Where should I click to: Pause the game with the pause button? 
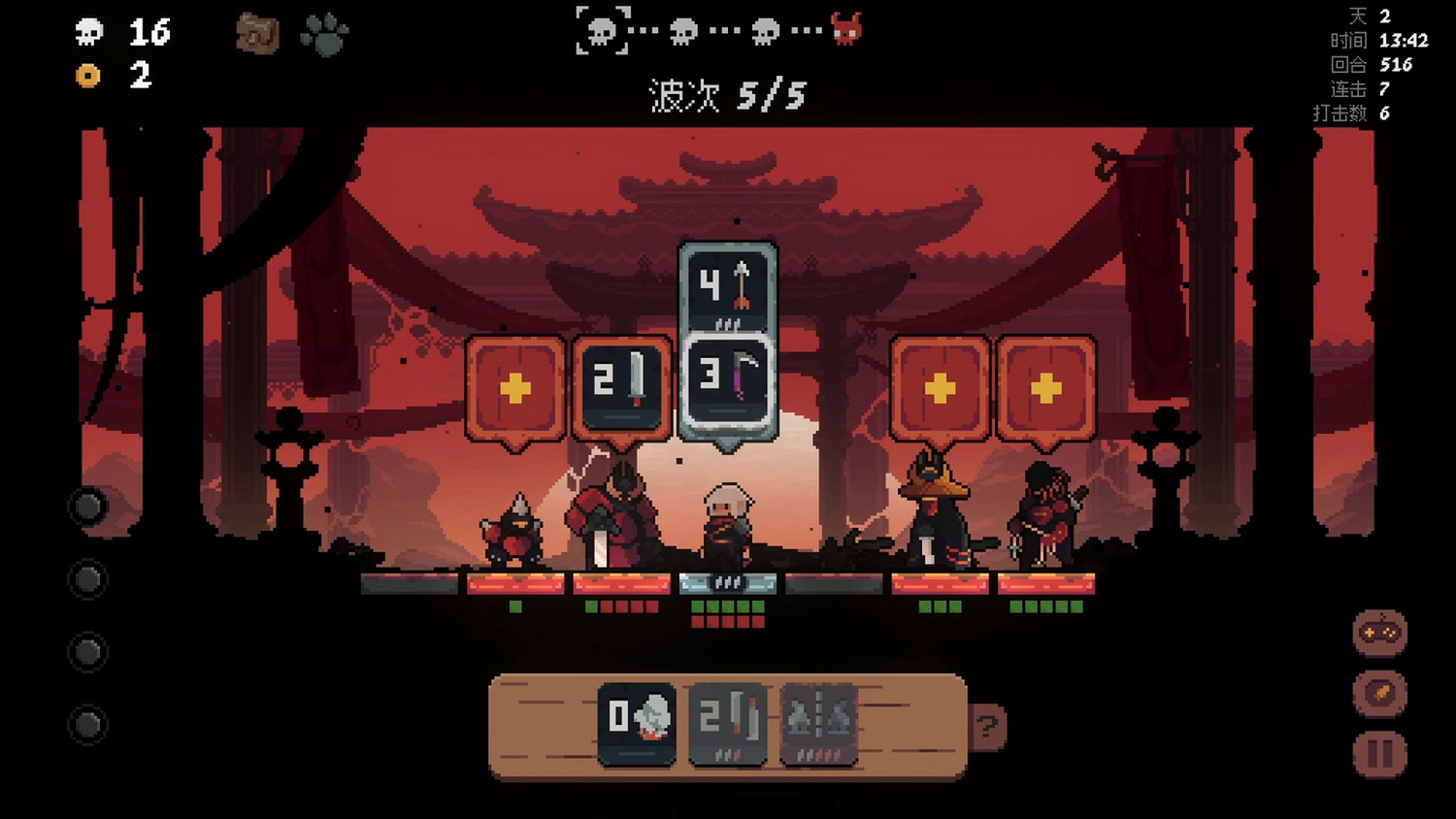click(x=1379, y=752)
